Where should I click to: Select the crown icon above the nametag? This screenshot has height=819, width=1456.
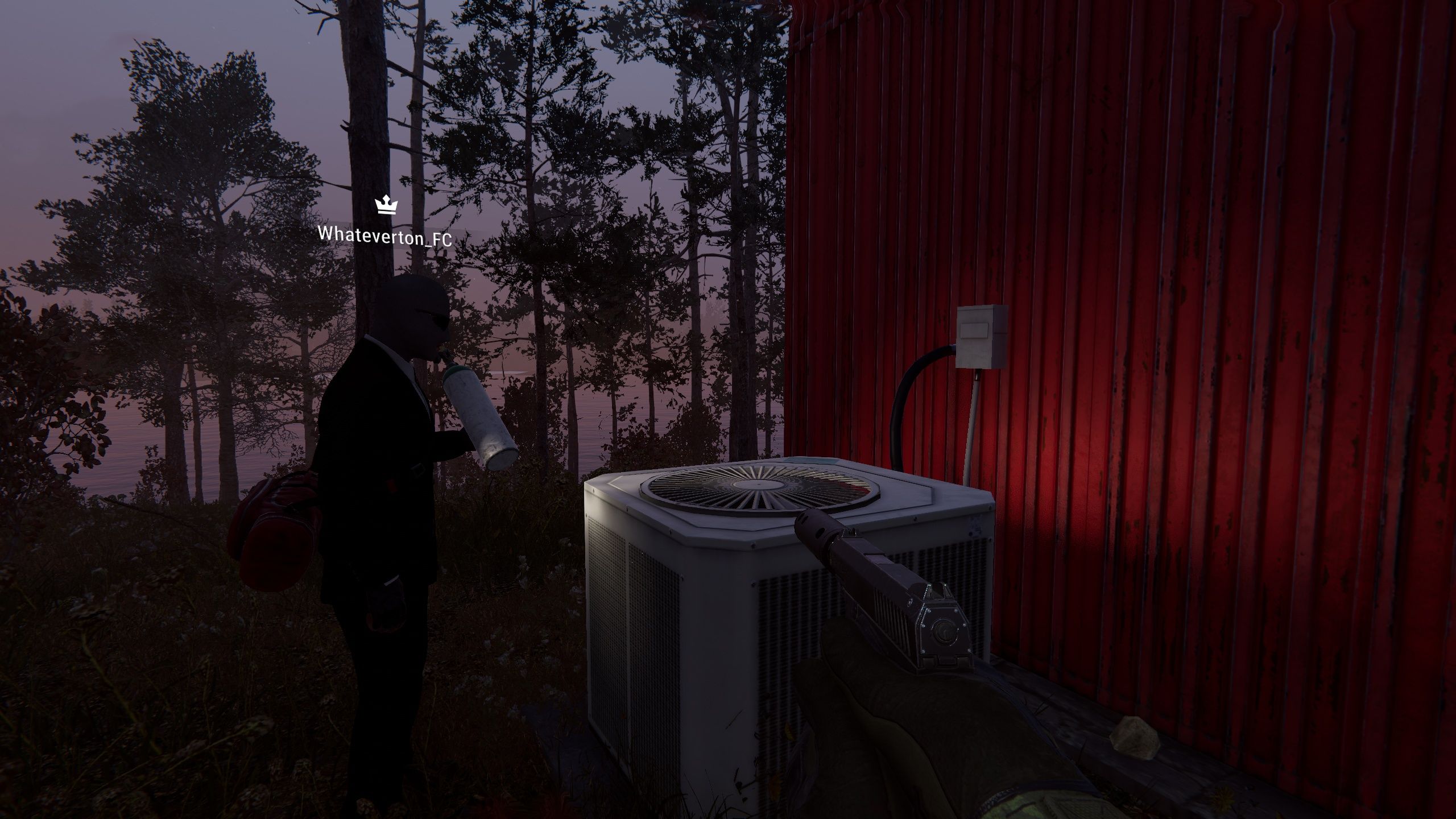pos(386,205)
